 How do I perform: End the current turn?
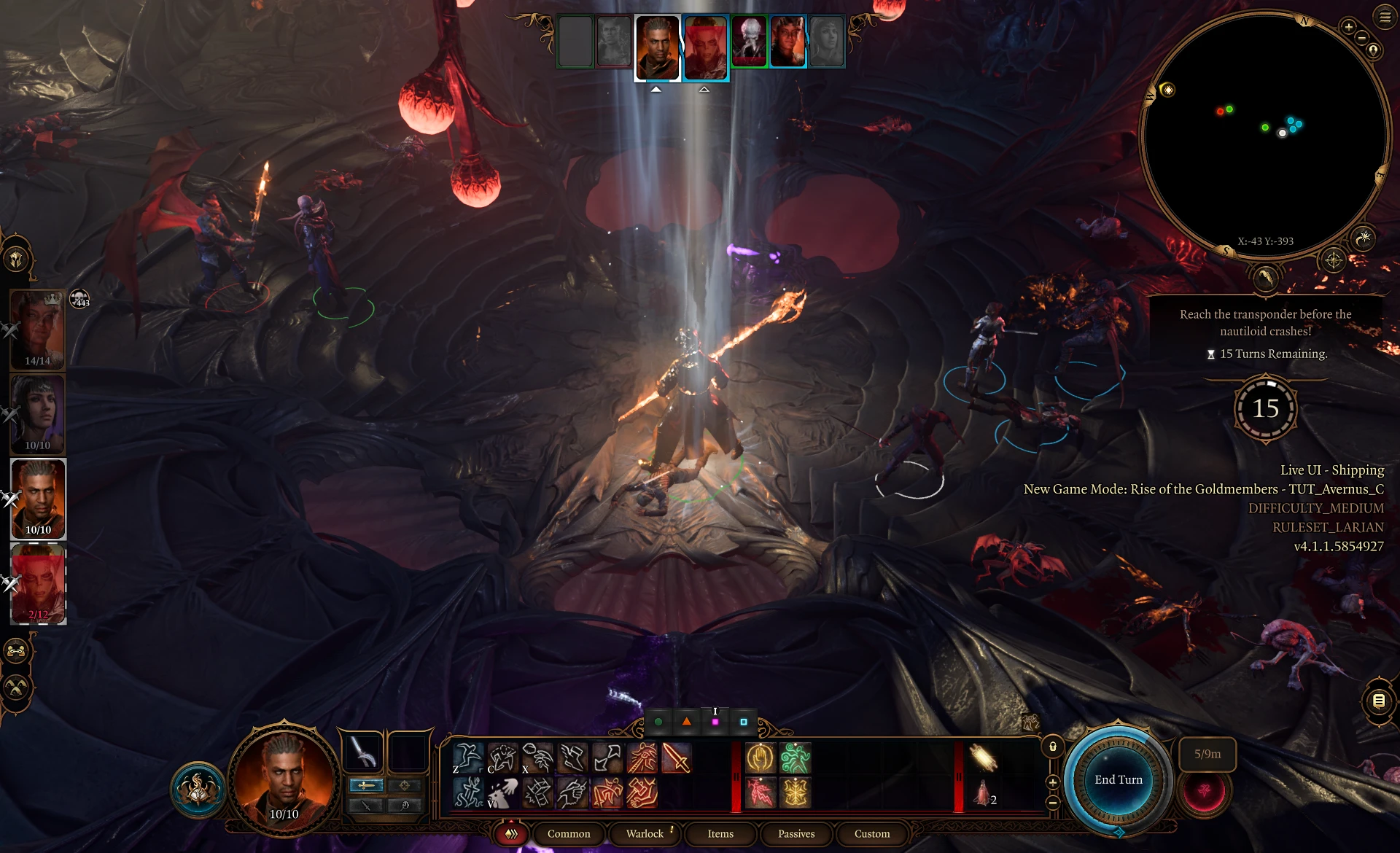1118,780
